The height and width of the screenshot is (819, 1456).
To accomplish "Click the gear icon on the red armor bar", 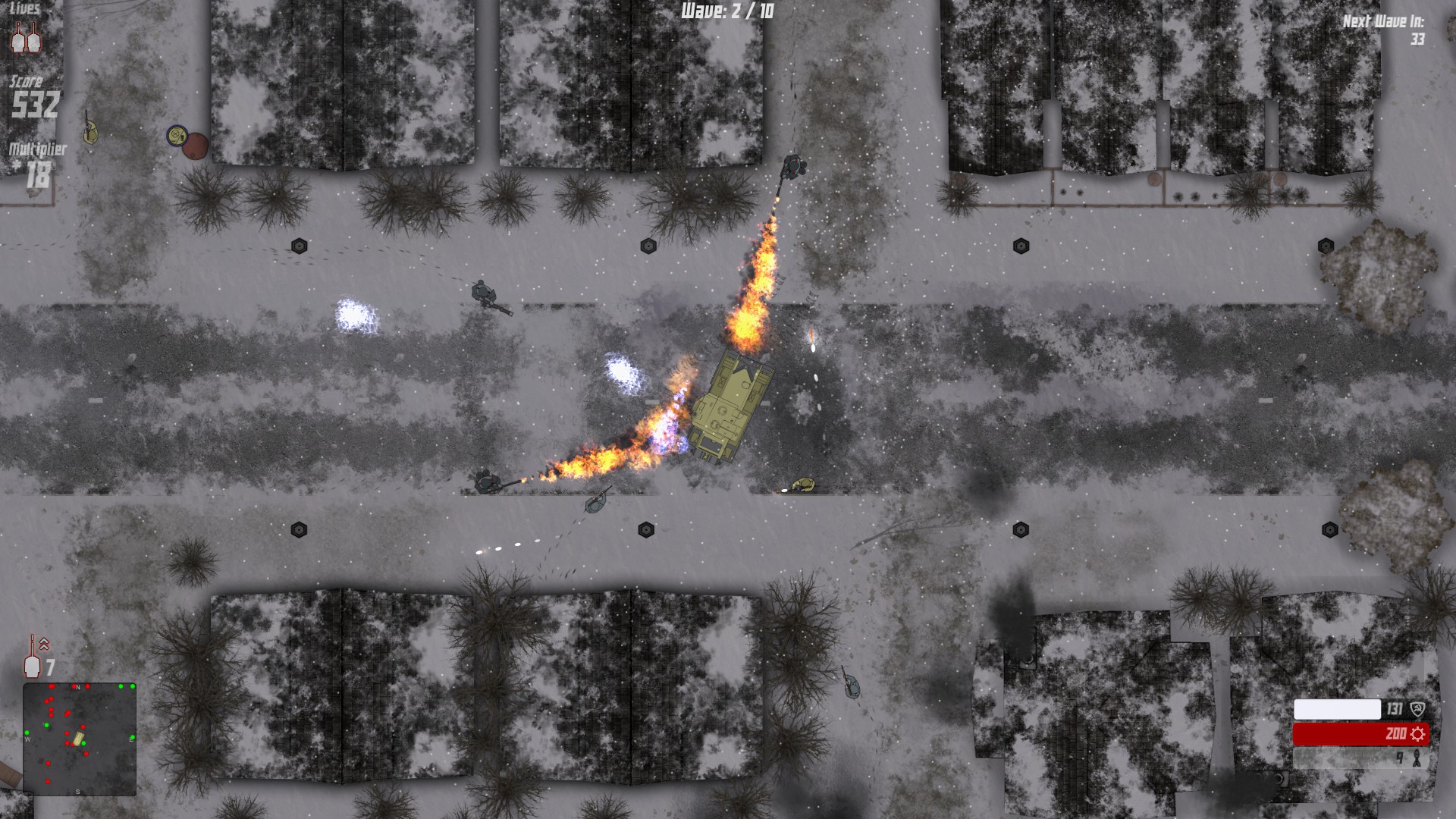I will [x=1418, y=735].
